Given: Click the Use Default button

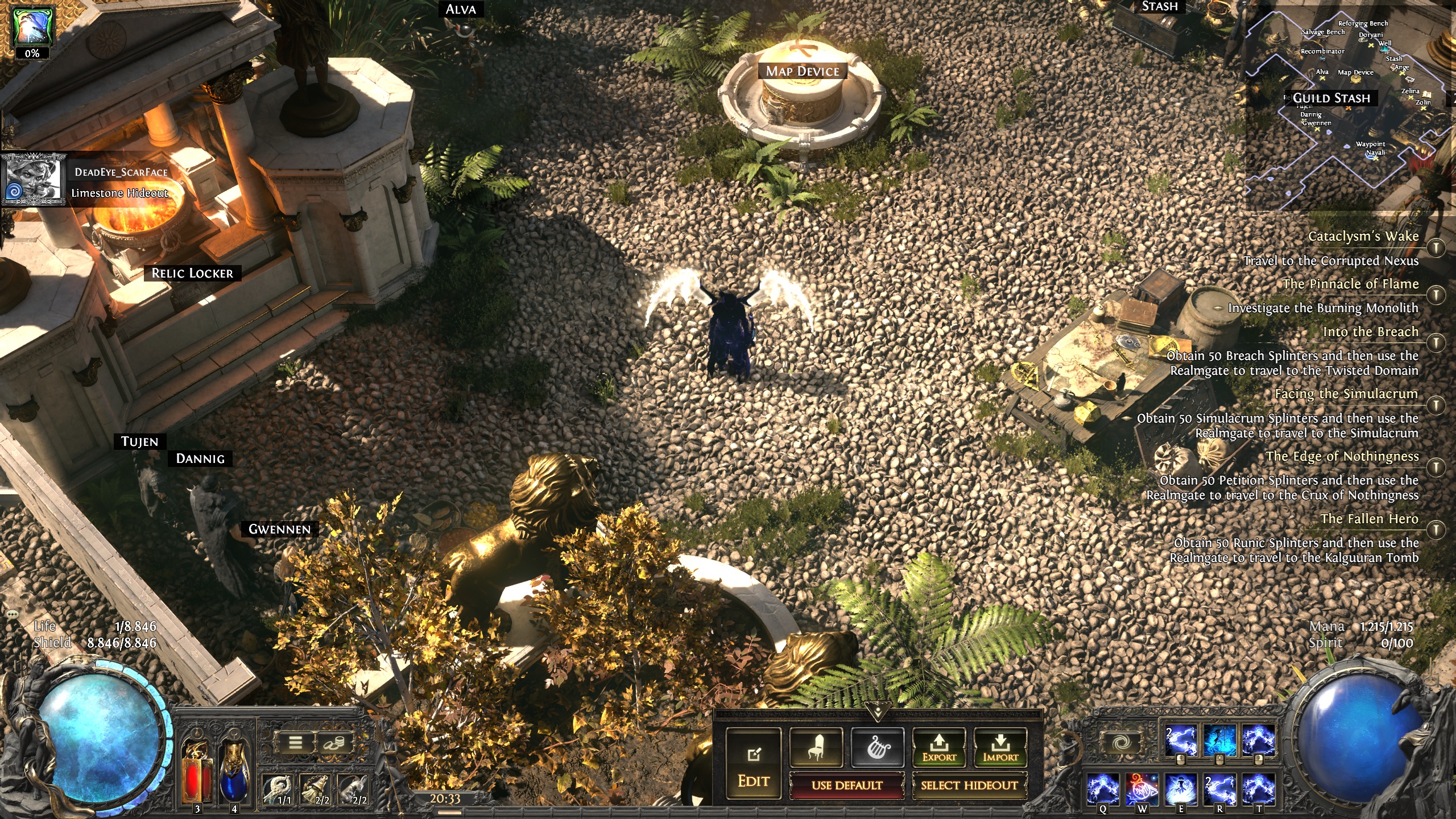Looking at the screenshot, I should point(847,785).
